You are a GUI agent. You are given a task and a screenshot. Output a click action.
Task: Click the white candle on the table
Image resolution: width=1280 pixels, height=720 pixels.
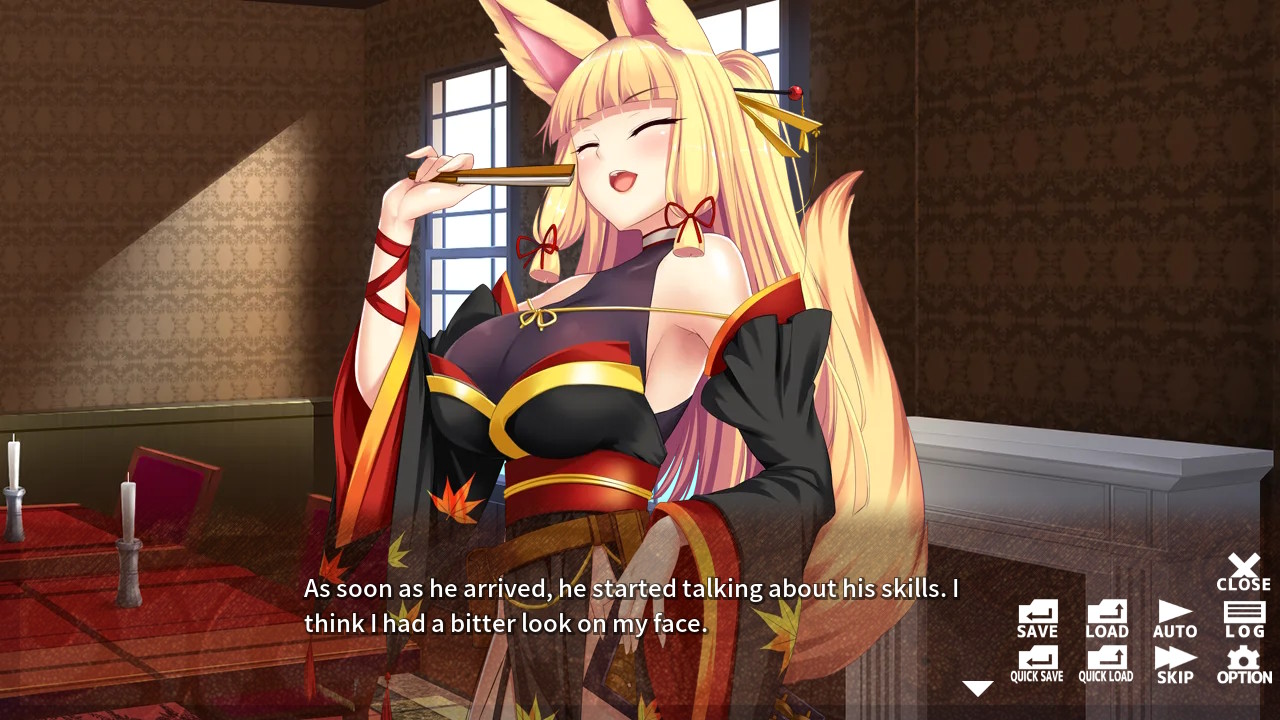(x=130, y=510)
